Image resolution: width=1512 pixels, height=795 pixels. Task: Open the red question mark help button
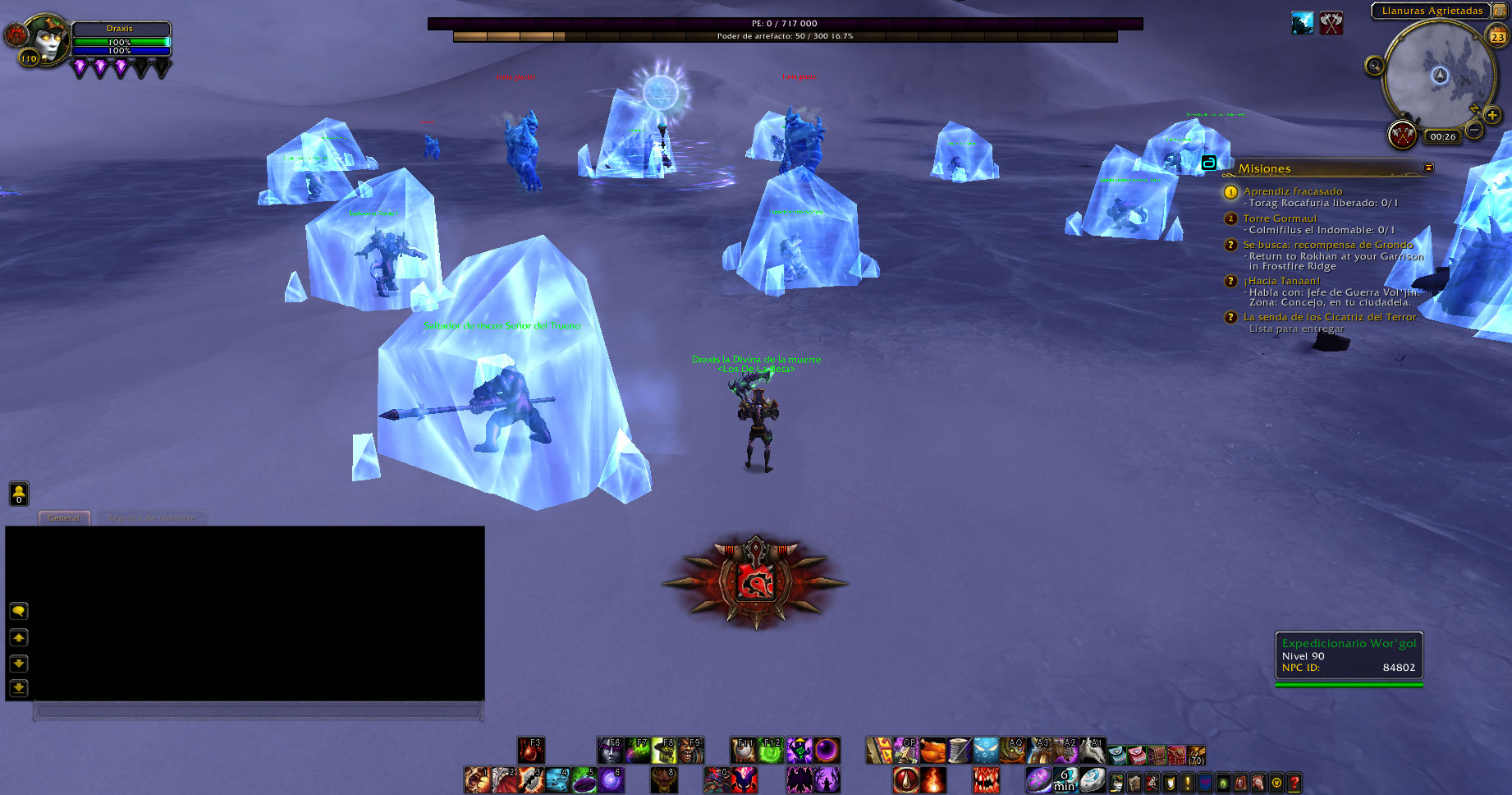pos(1294,783)
